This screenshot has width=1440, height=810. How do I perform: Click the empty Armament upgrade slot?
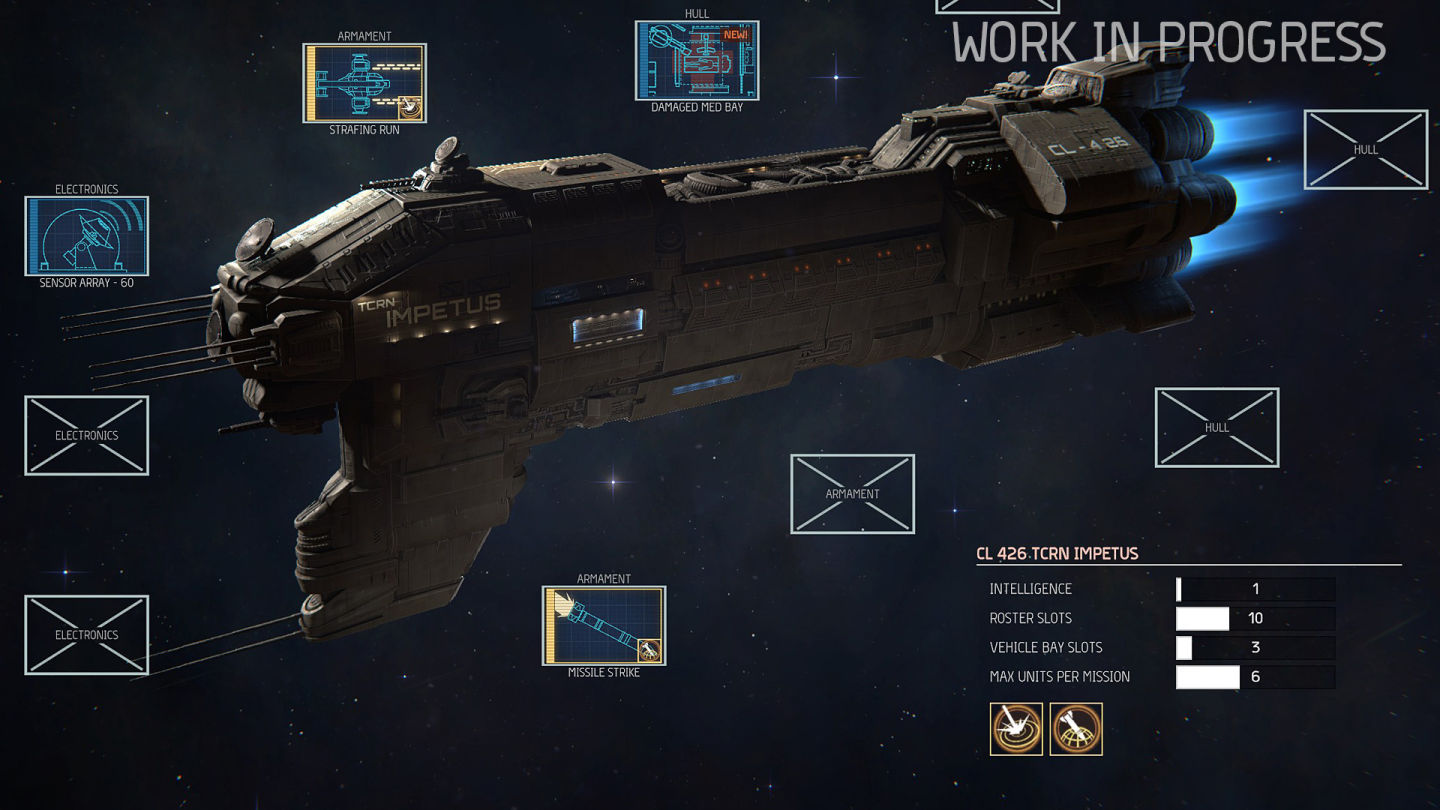[x=852, y=494]
